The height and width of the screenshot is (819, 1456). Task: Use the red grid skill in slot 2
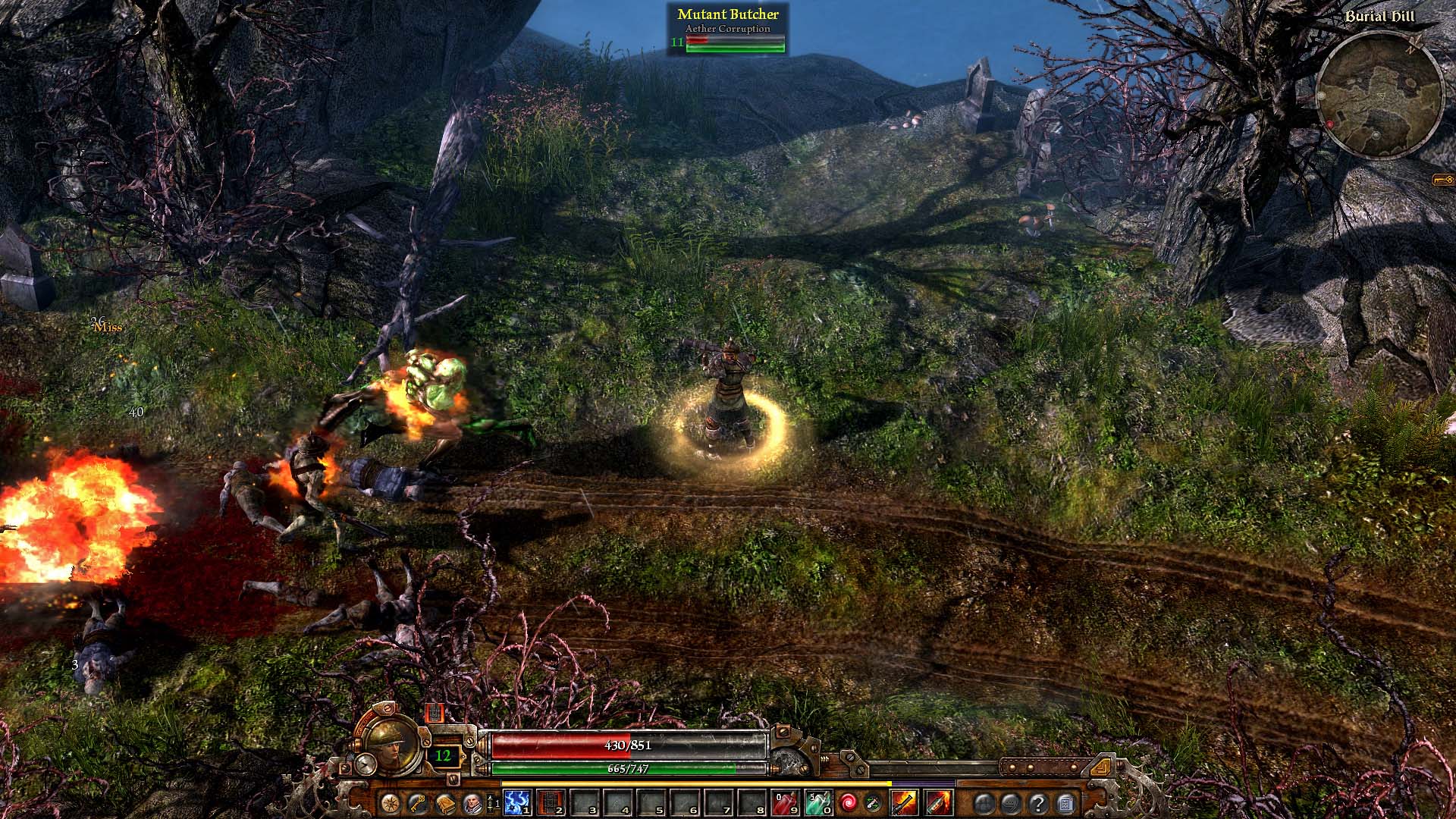(x=551, y=802)
